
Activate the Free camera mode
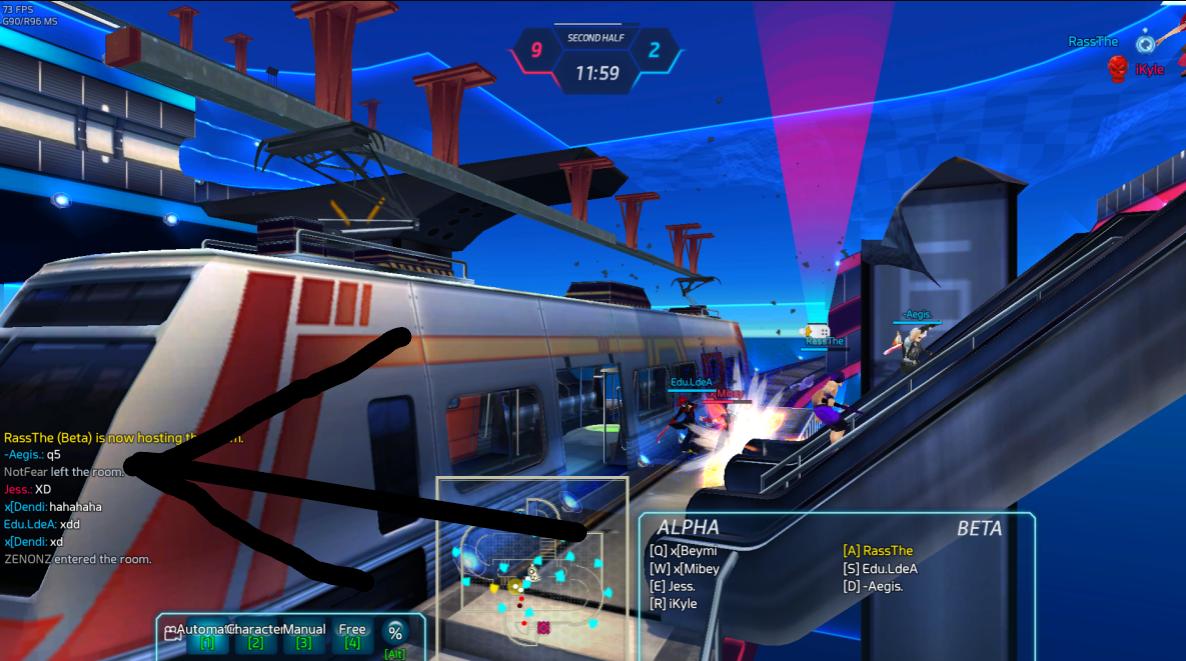point(352,635)
